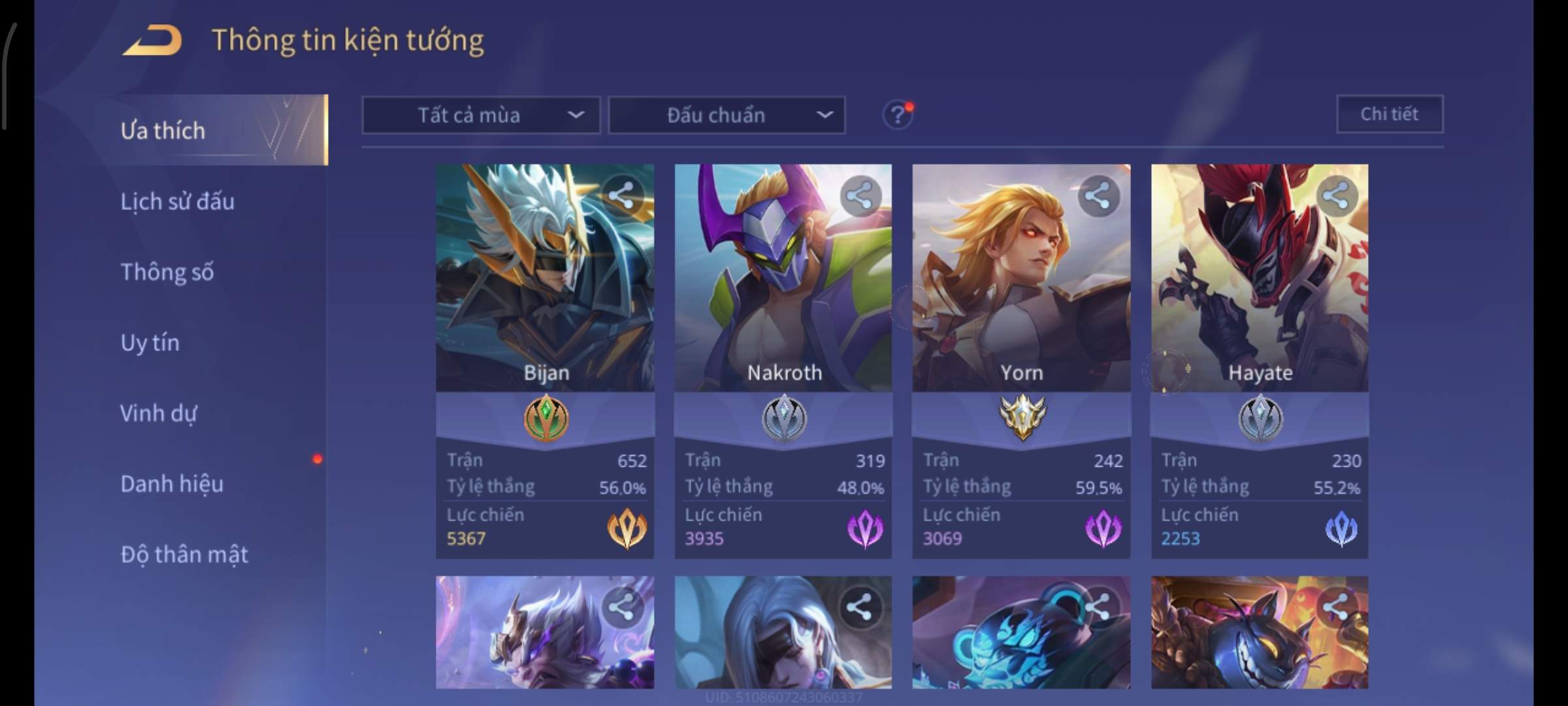Select the Uy tín tab
Viewport: 1568px width, 706px height.
coord(150,343)
